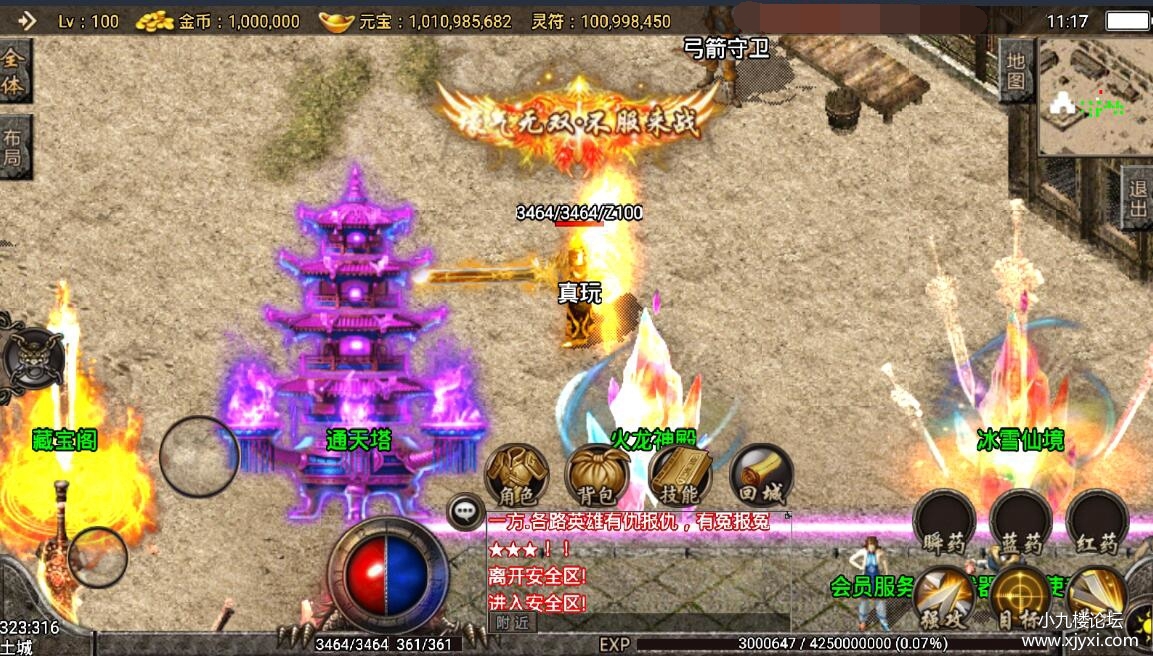Viewport: 1153px width, 656px height.
Task: Open the 地图 map button
Action: [1016, 70]
